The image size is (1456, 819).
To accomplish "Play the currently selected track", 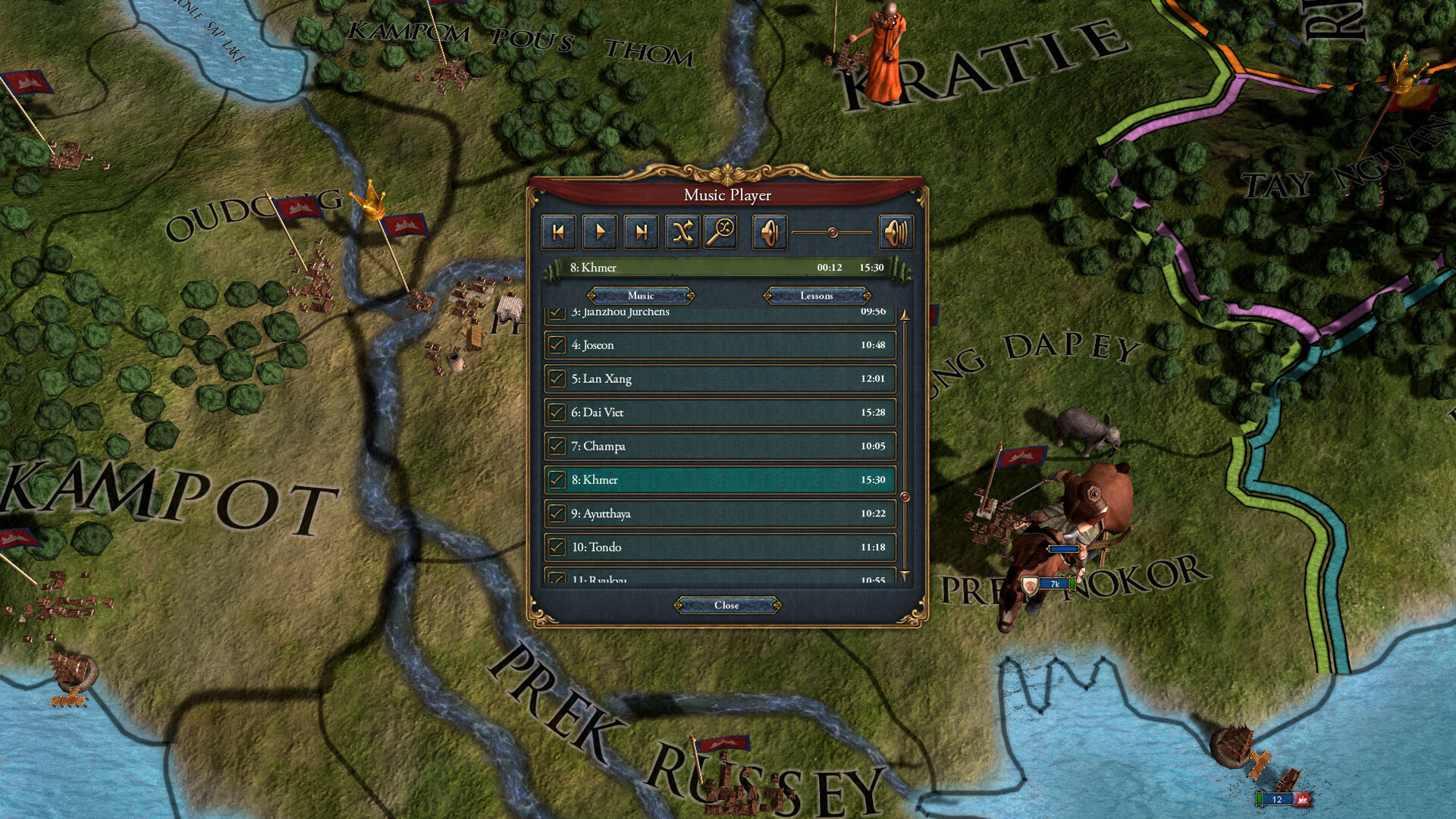I will tap(599, 232).
